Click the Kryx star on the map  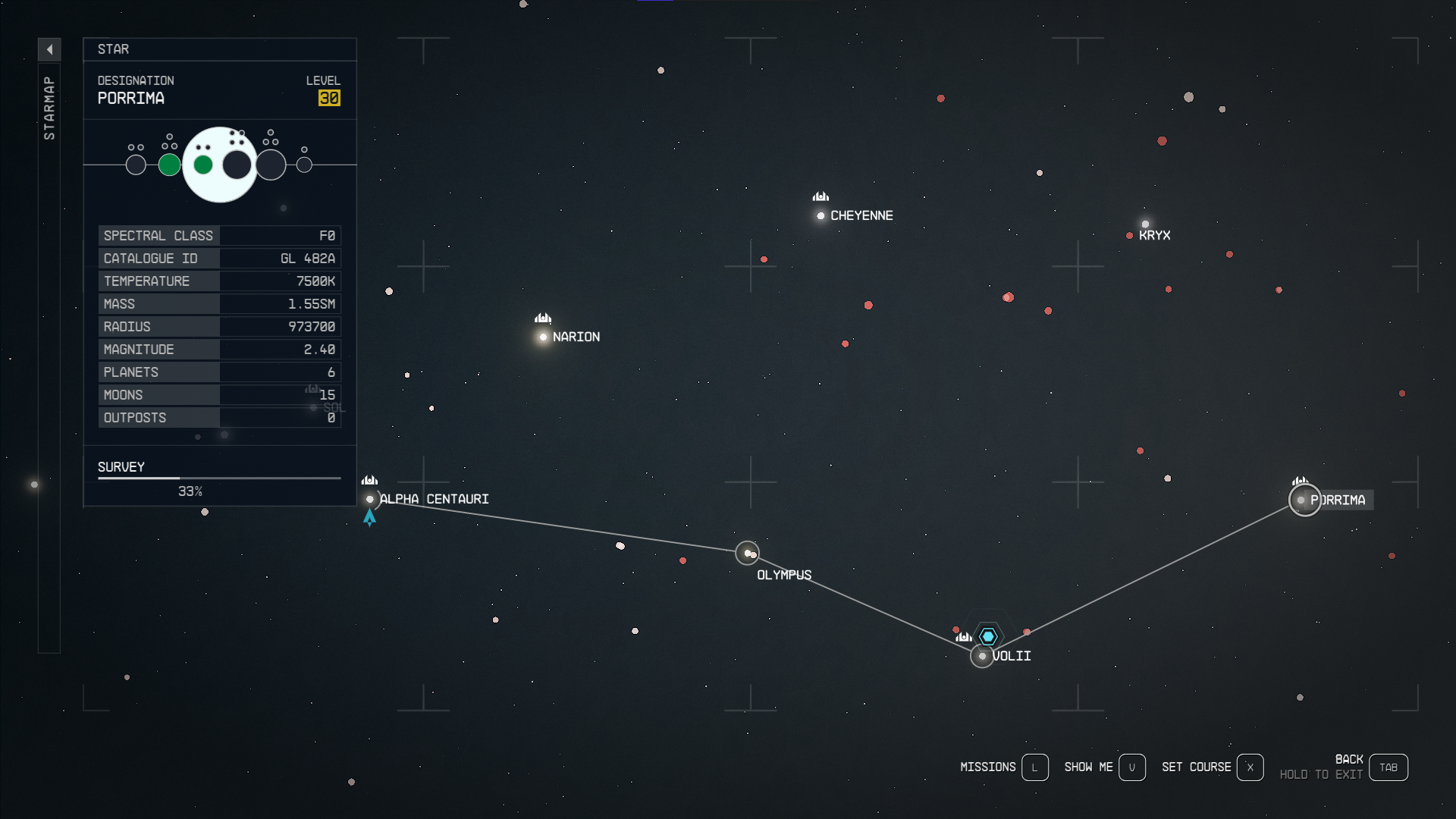(x=1145, y=224)
